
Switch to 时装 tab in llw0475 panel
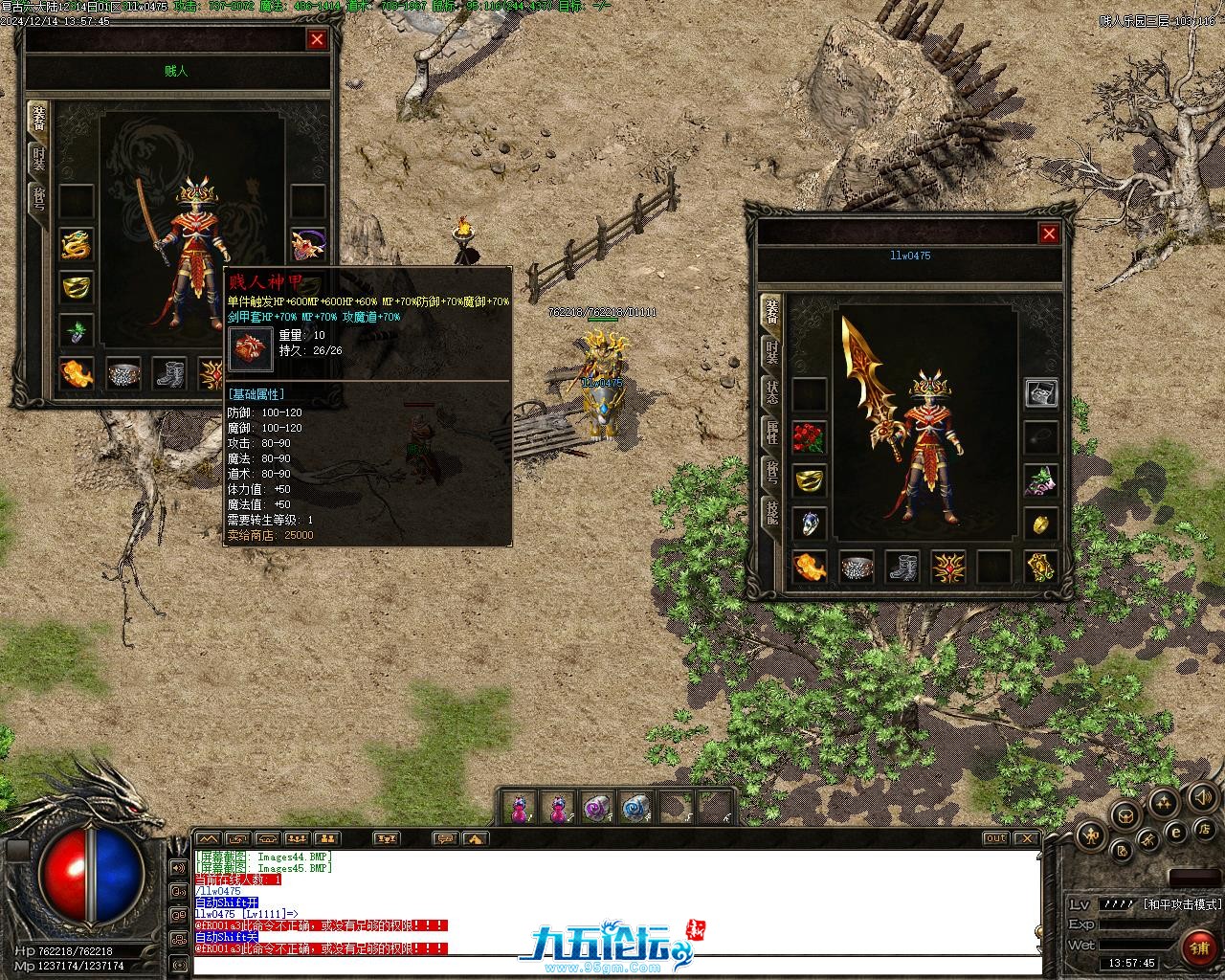771,353
